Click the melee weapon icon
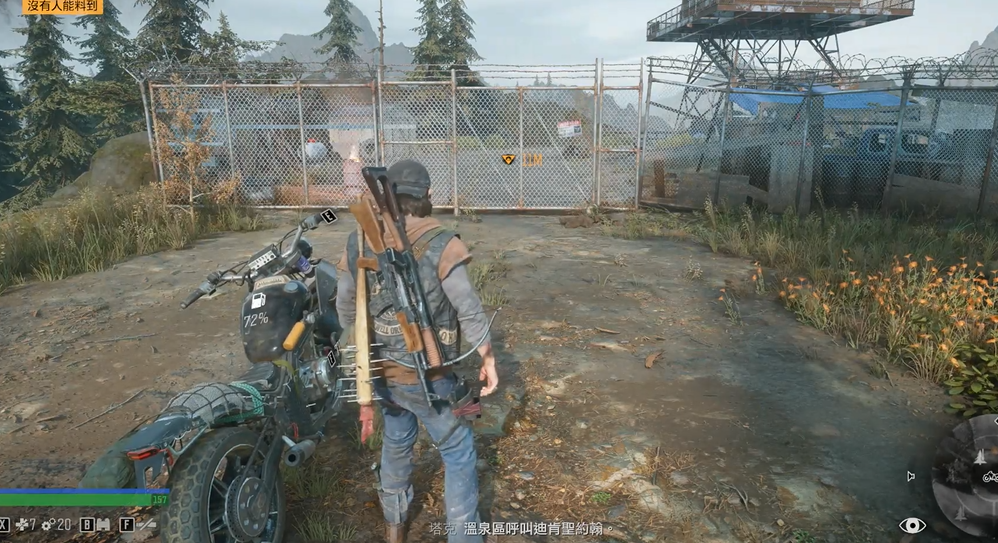 pos(146,524)
